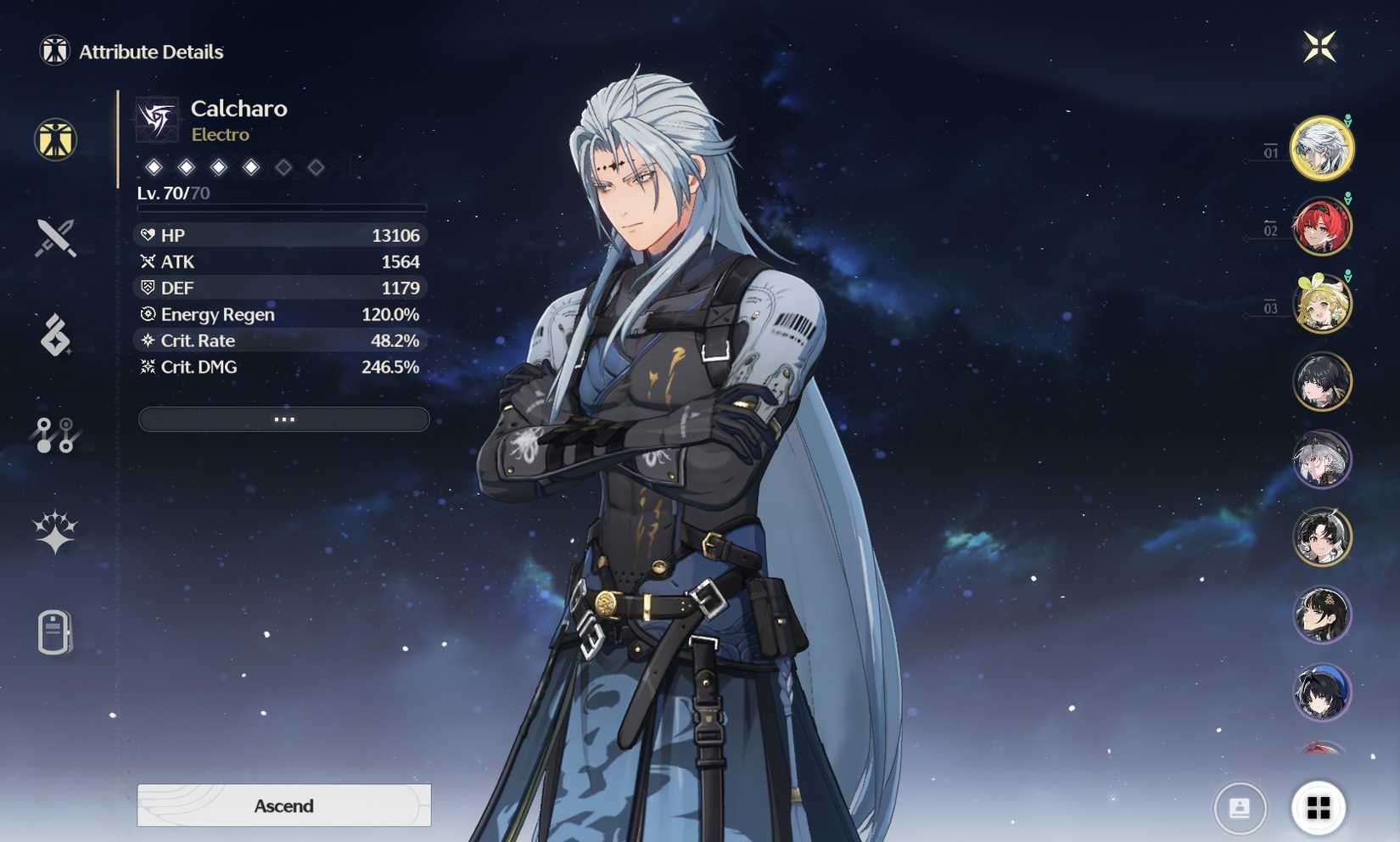1400x842 pixels.
Task: Open the Forte skill tree tab with connected nodes
Action: (x=56, y=435)
